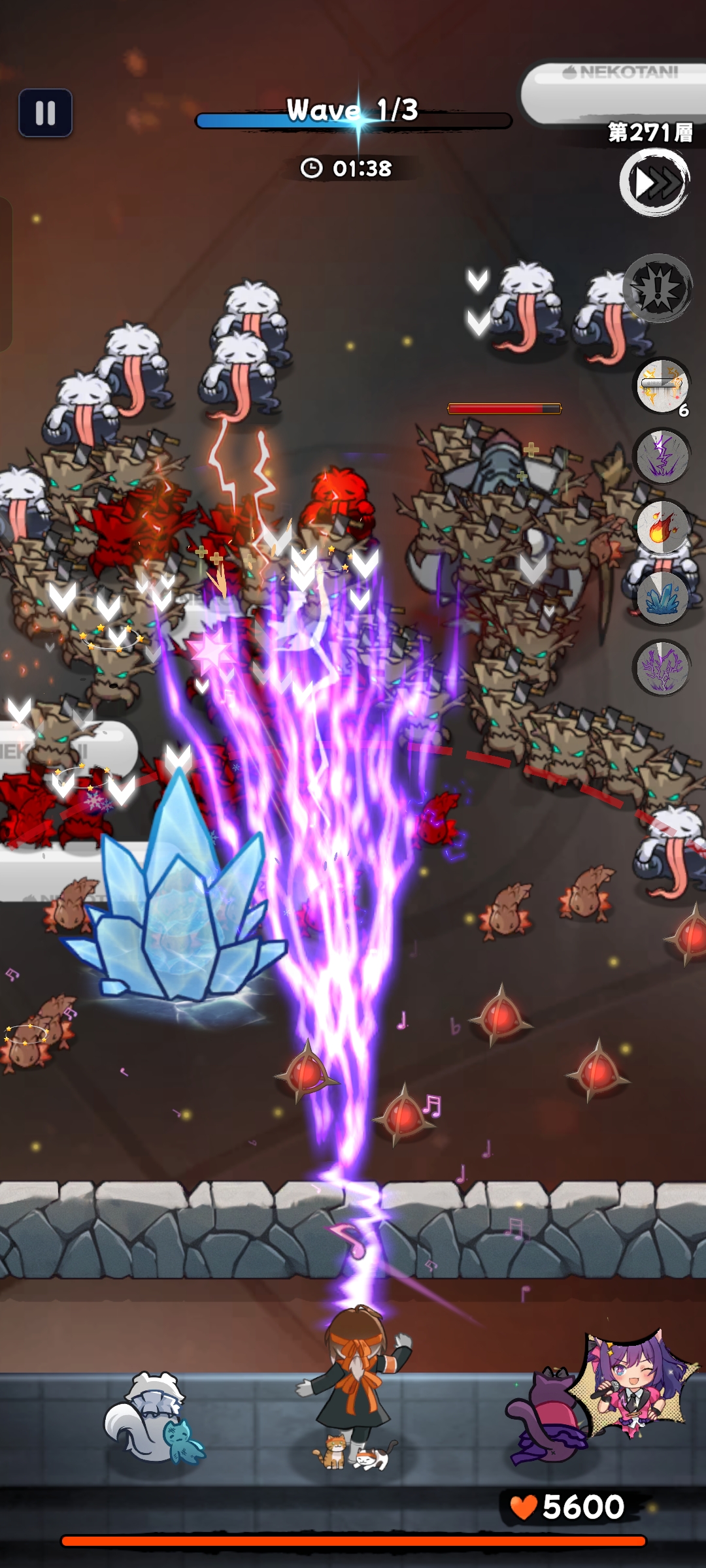Toggle fast-forward speed

tap(654, 182)
